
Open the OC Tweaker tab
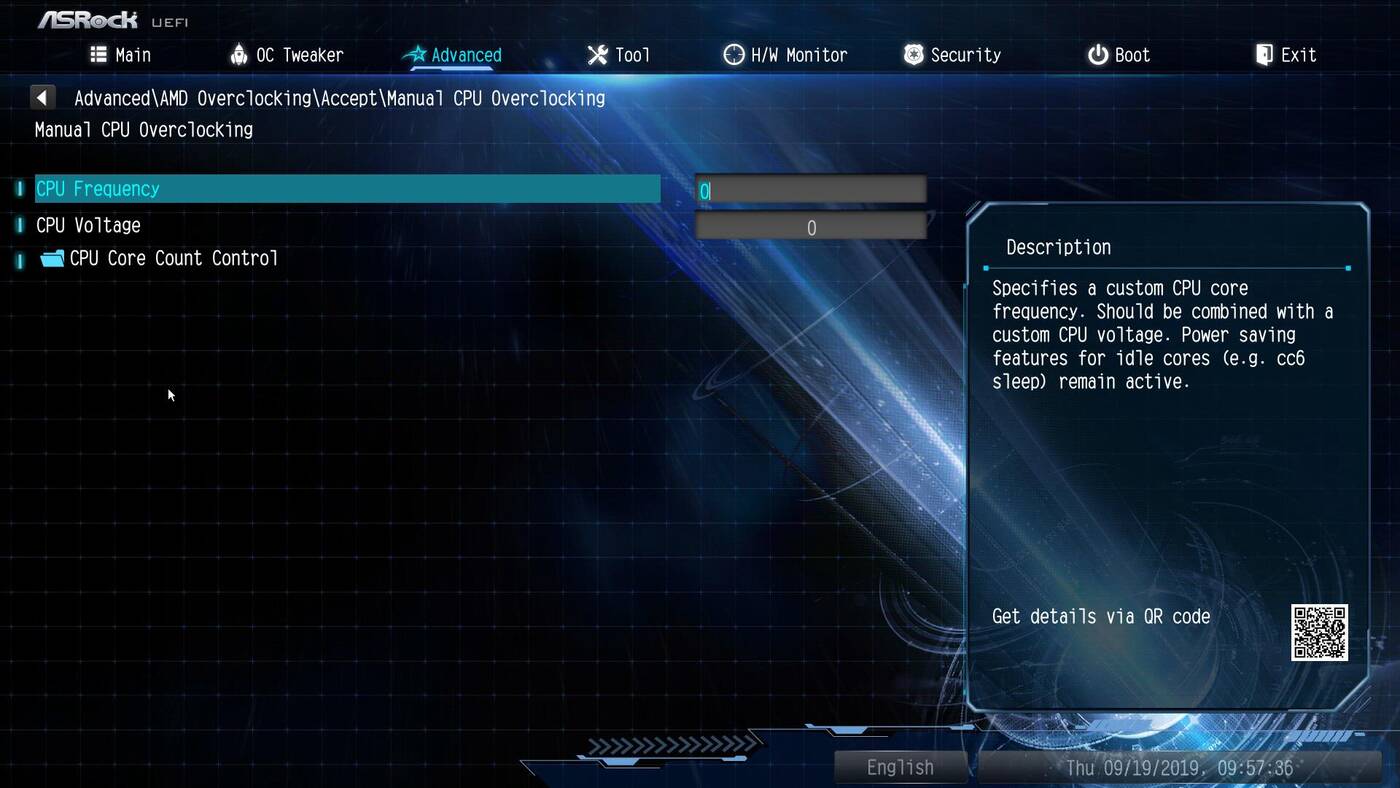[x=286, y=55]
